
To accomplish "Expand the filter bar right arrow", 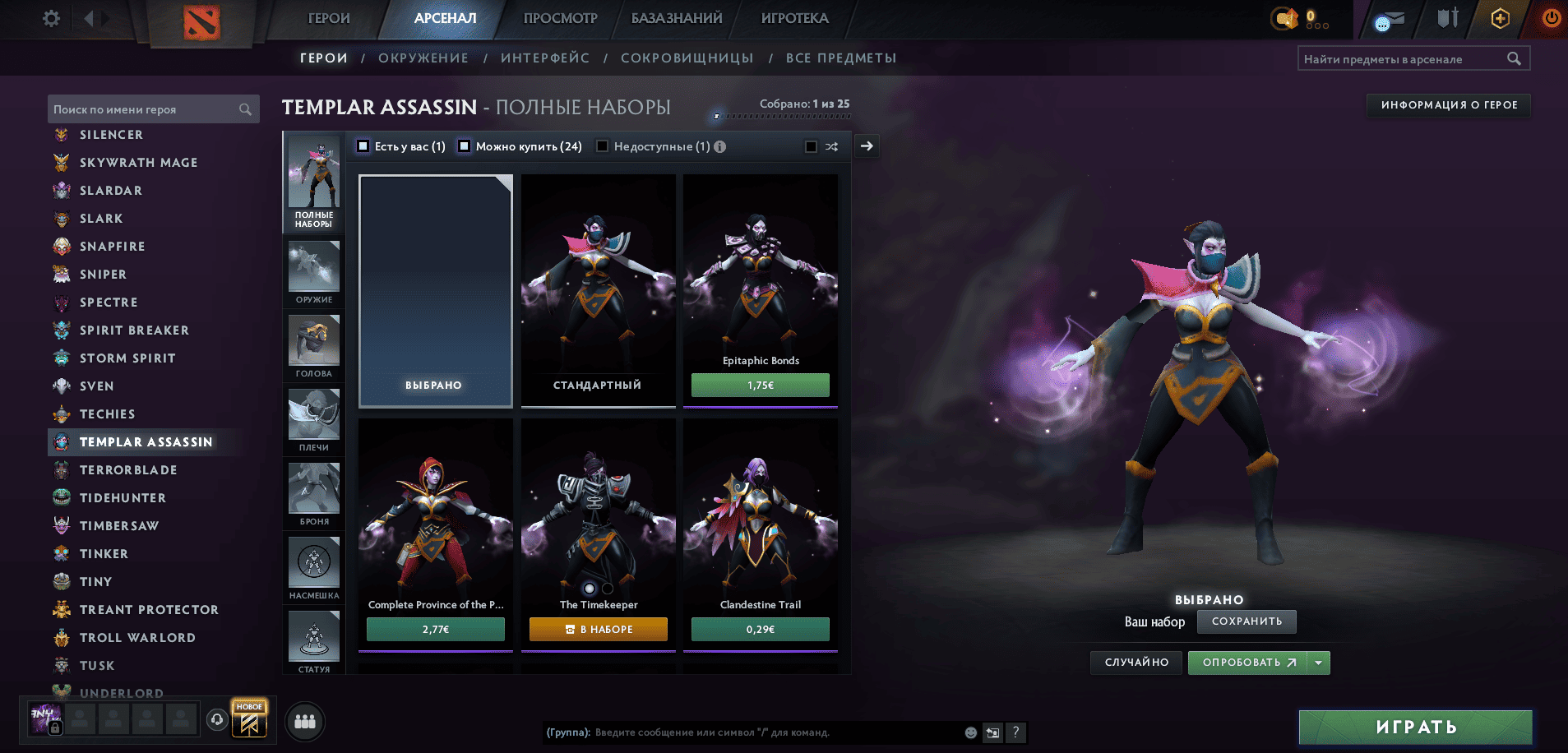I will [x=866, y=146].
